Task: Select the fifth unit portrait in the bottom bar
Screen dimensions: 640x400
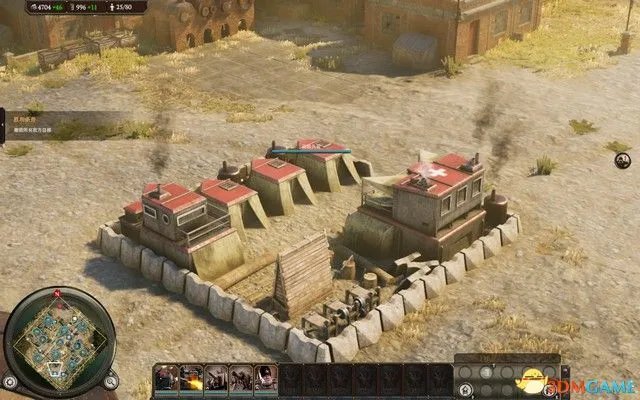Action: click(266, 377)
